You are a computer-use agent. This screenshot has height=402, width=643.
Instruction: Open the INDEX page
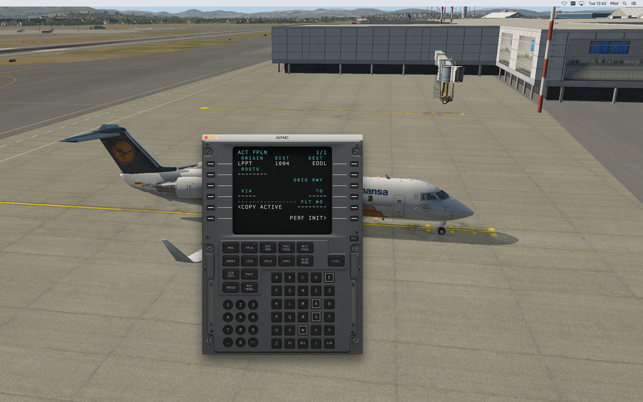[x=231, y=261]
